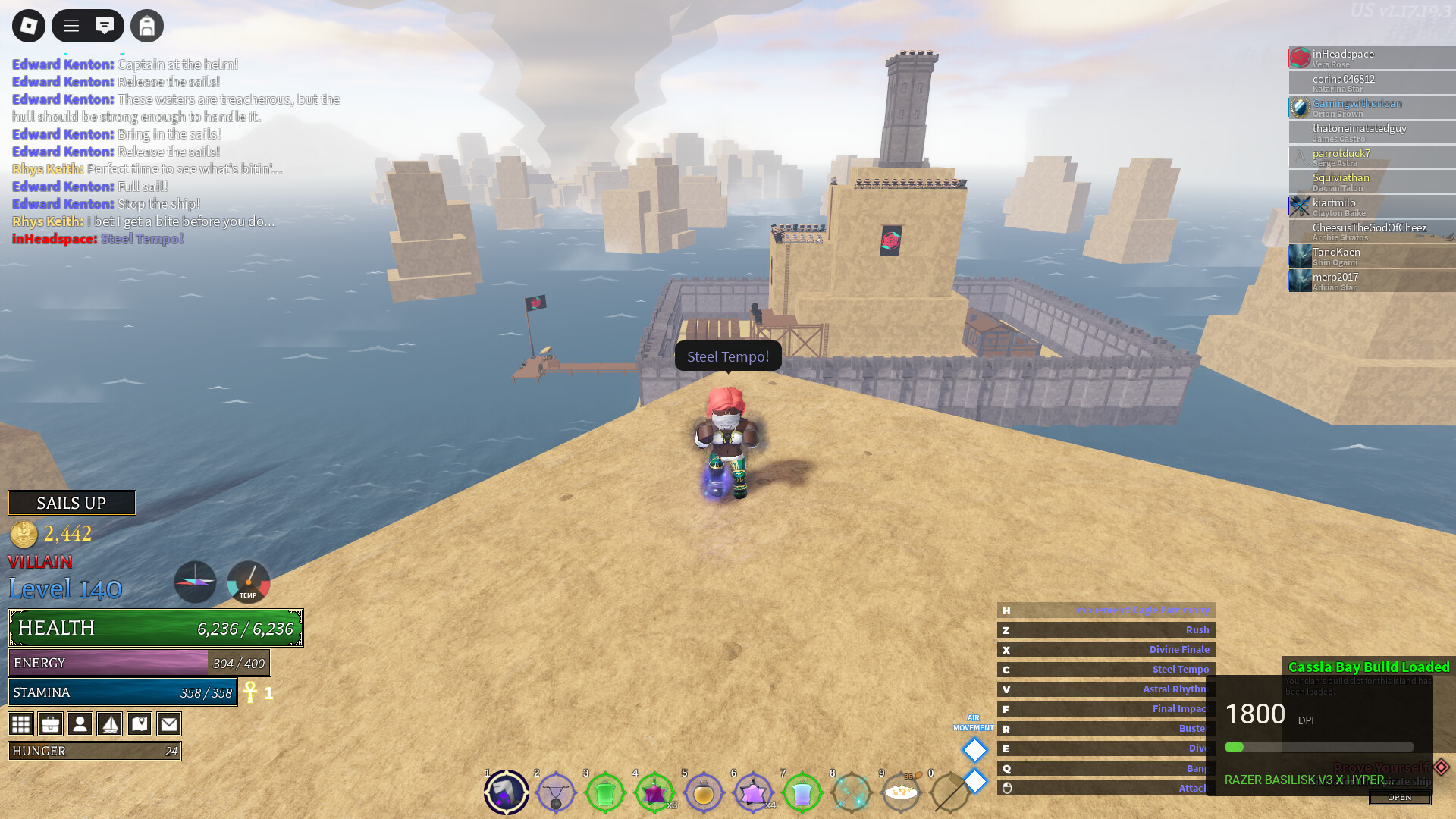Activate the Divine Finale ability row
The height and width of the screenshot is (819, 1456).
pos(1106,650)
